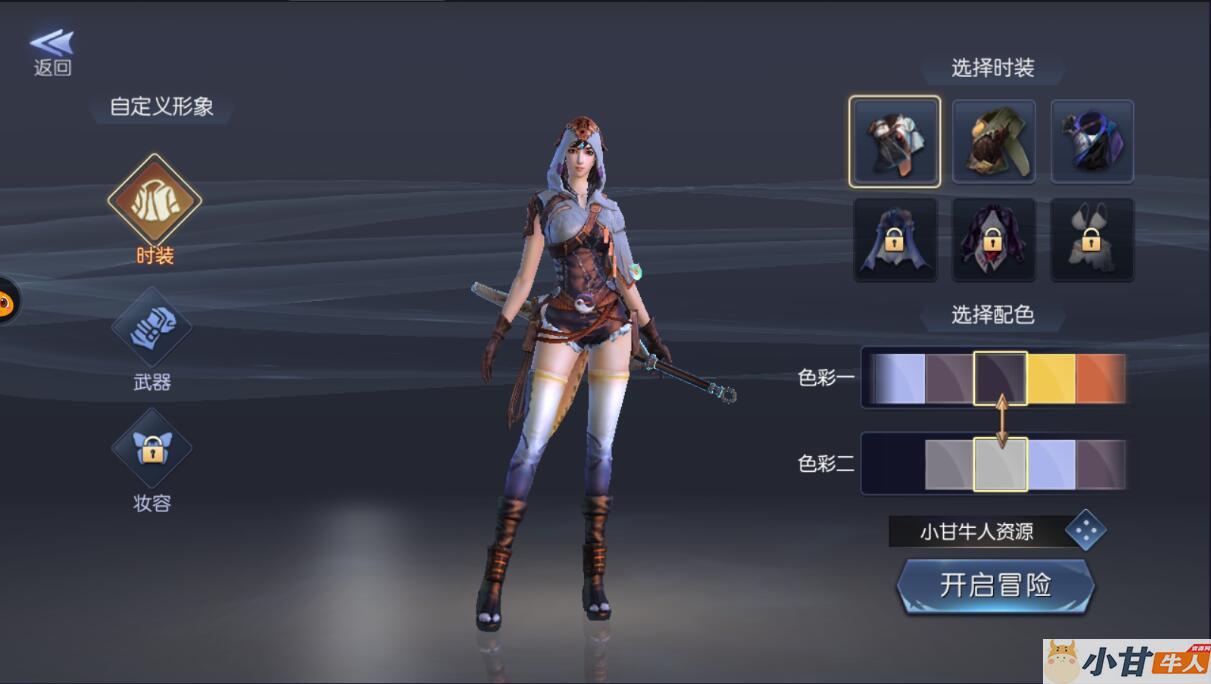Start the game with 开启冒险
The image size is (1211, 684).
pyautogui.click(x=995, y=586)
